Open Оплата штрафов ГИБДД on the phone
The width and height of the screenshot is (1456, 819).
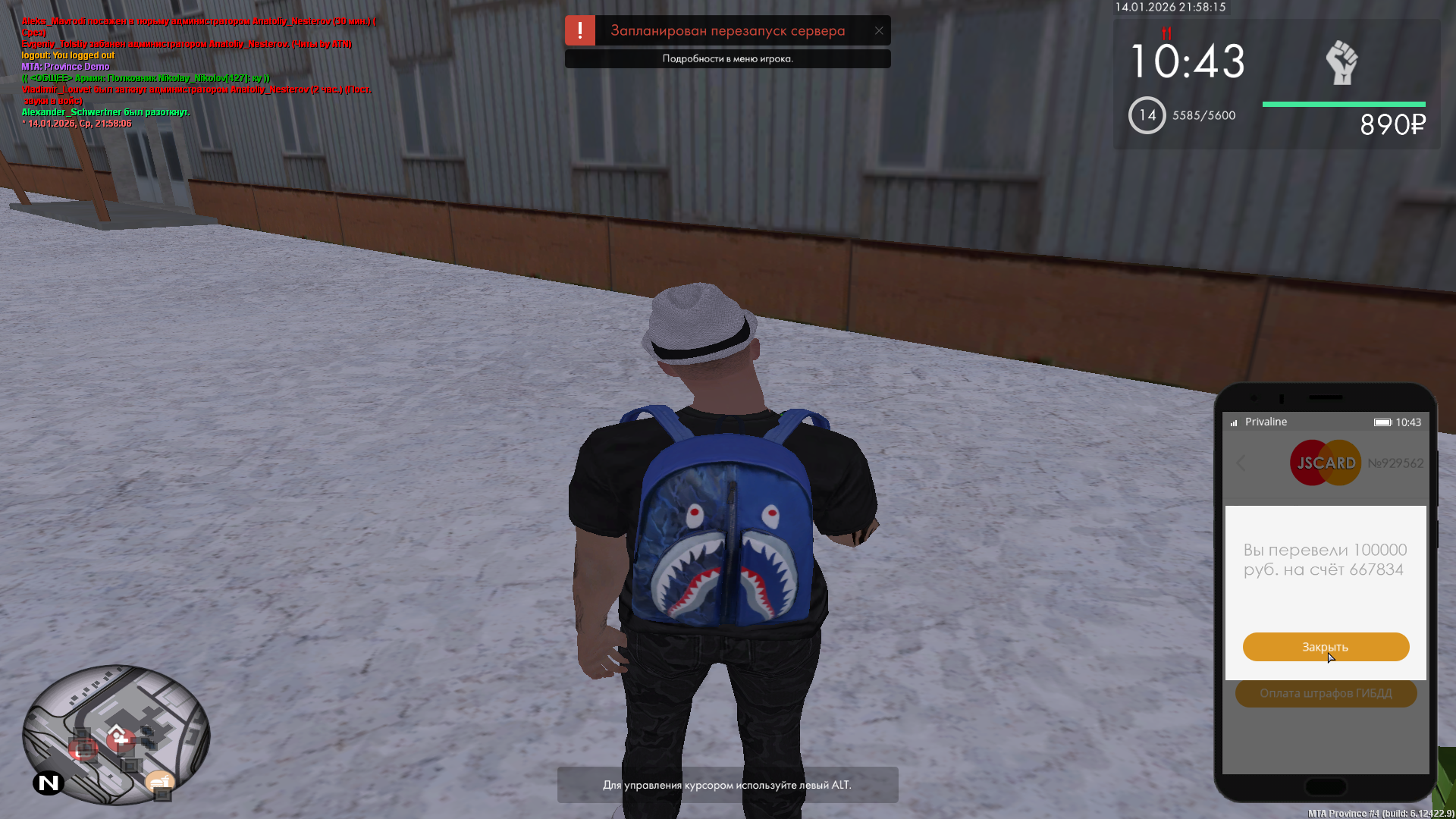tap(1326, 693)
